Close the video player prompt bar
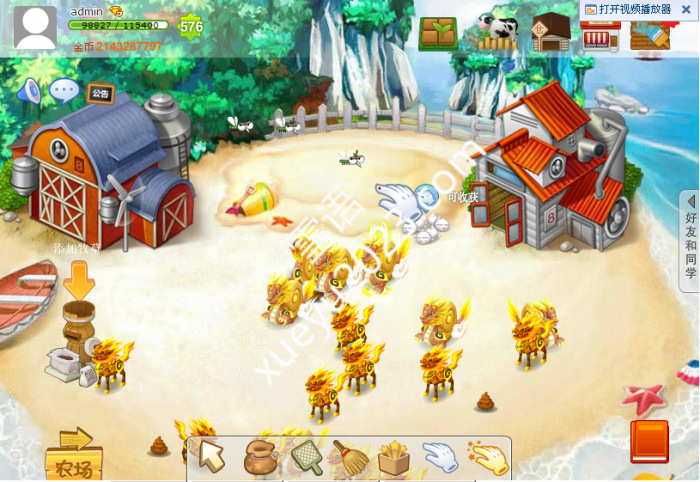Viewport: 700px width, 482px height. 689,9
